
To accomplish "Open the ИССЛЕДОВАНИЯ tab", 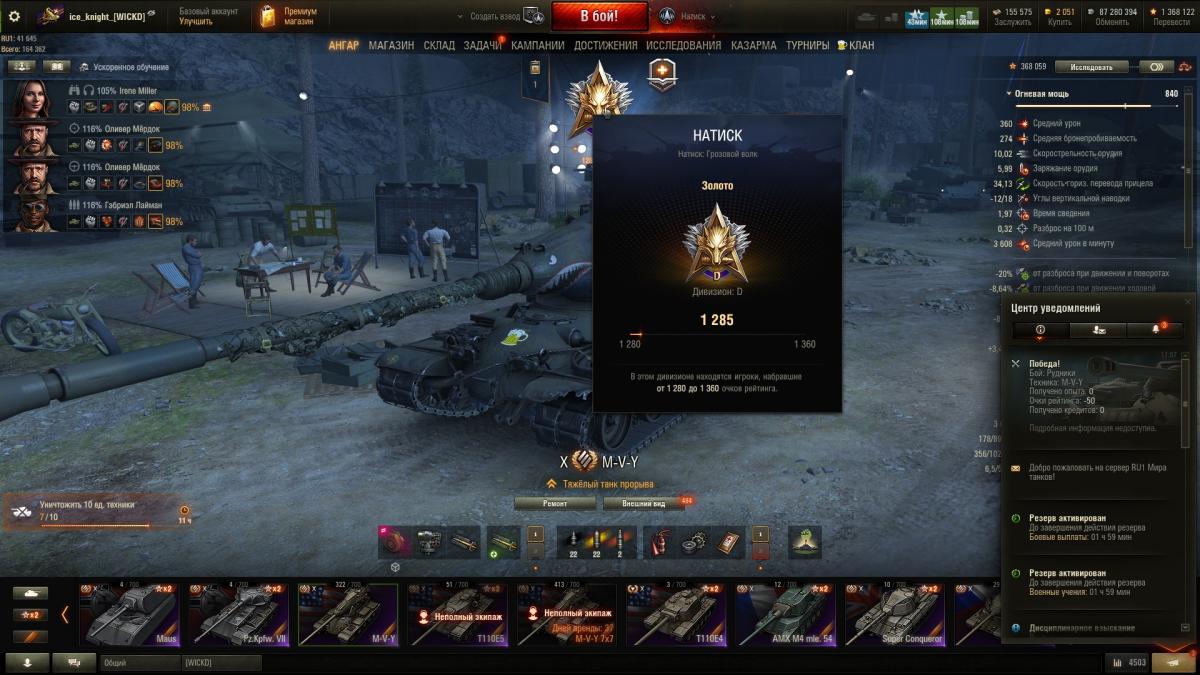I will click(x=683, y=45).
